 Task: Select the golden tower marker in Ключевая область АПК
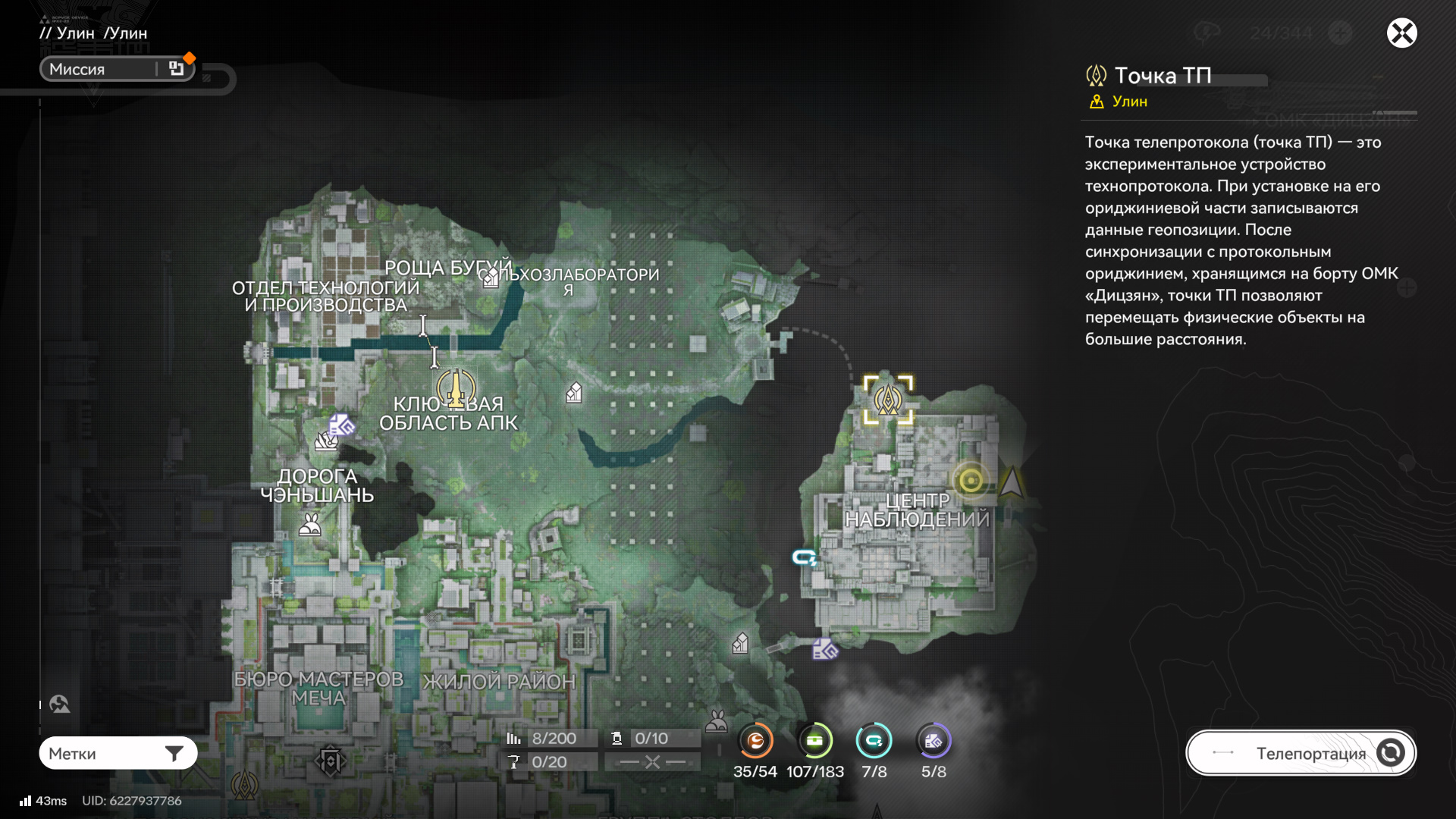[456, 388]
